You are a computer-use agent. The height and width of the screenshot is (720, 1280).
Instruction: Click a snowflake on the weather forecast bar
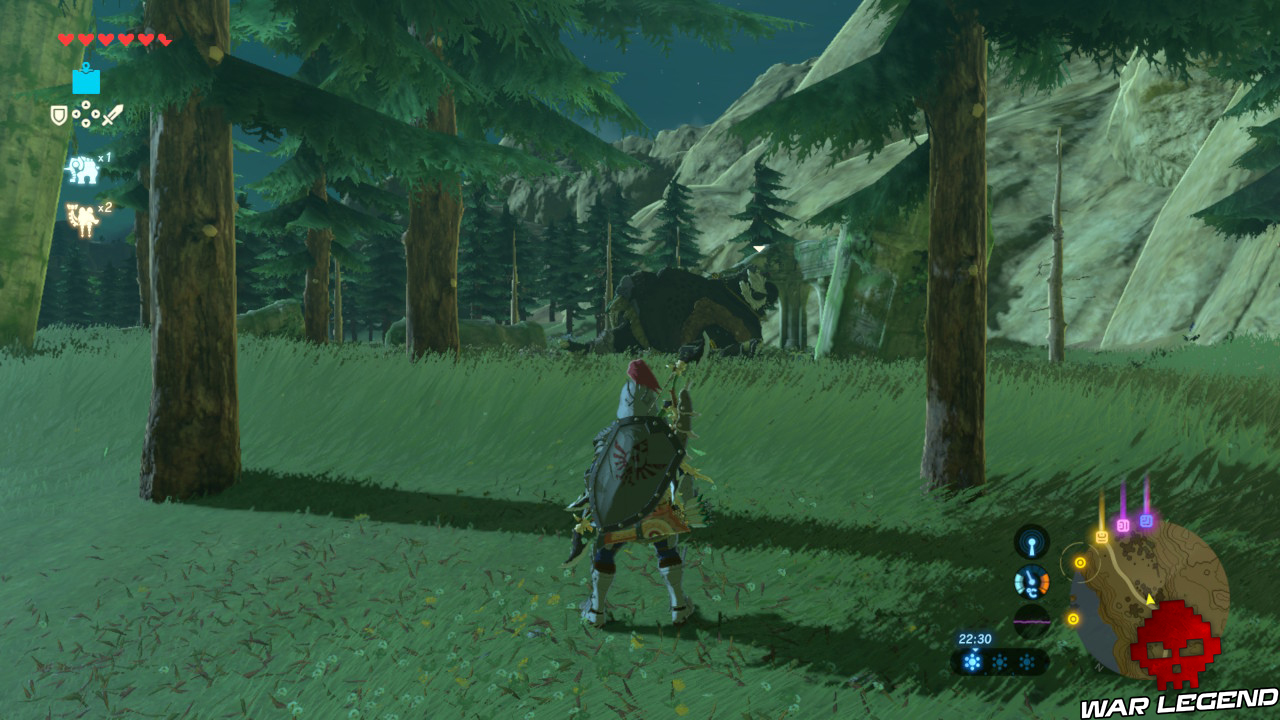[1000, 661]
